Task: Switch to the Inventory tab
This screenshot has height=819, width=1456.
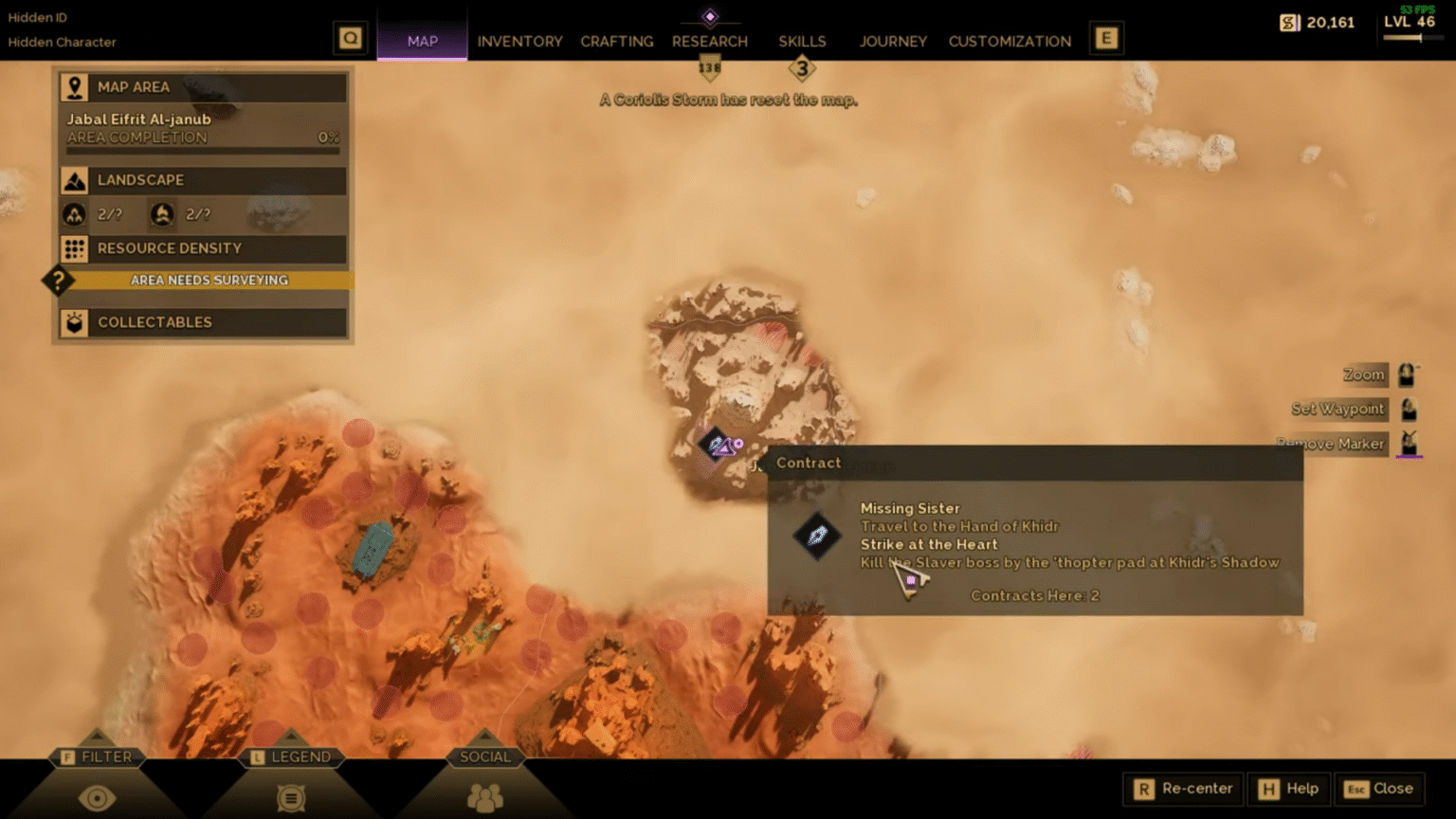Action: pos(519,41)
